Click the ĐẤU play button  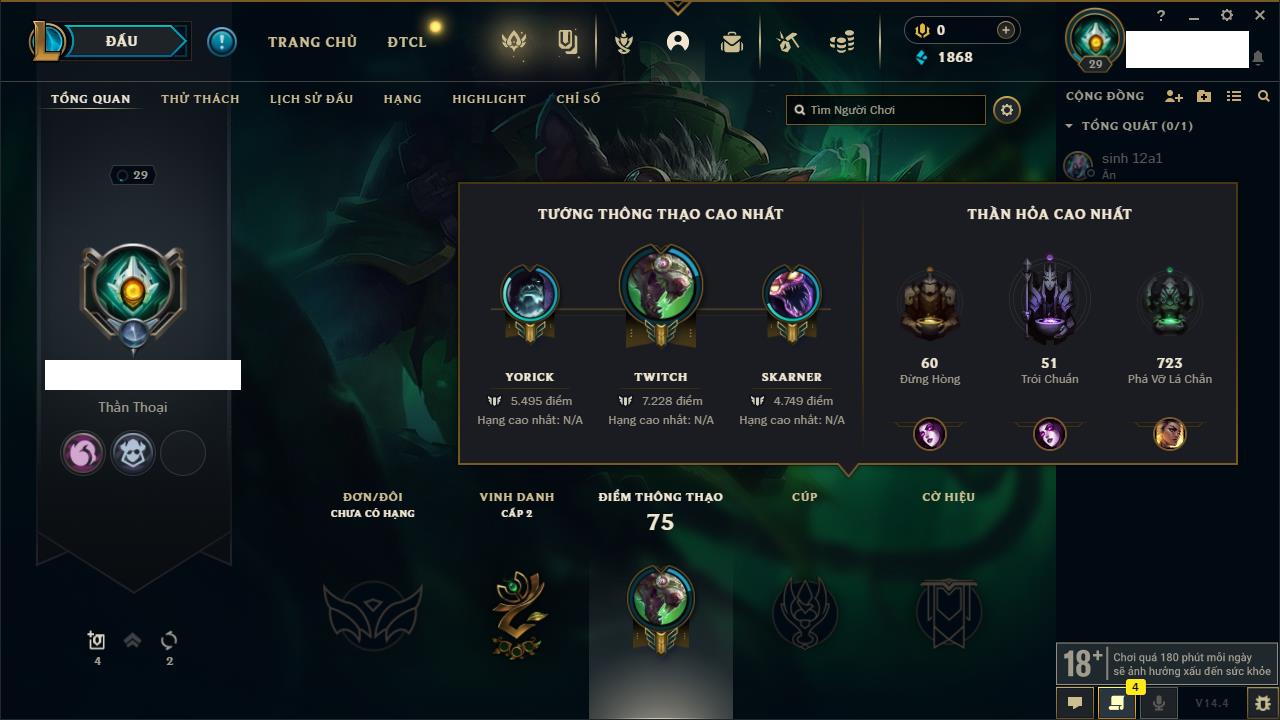point(122,41)
